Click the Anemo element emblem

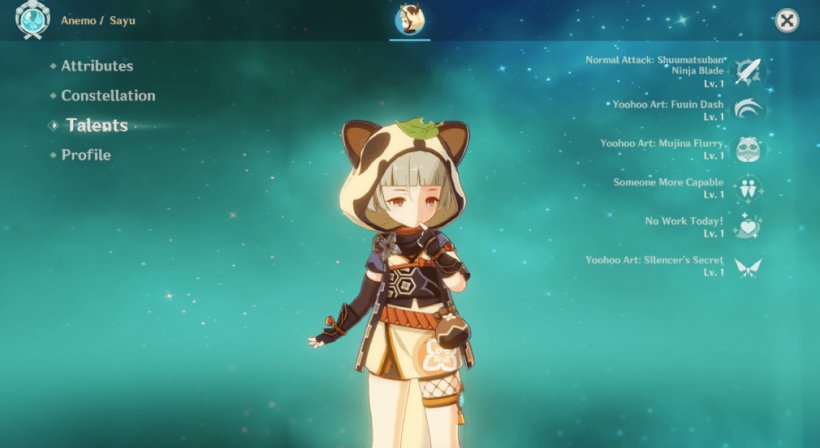(x=32, y=22)
